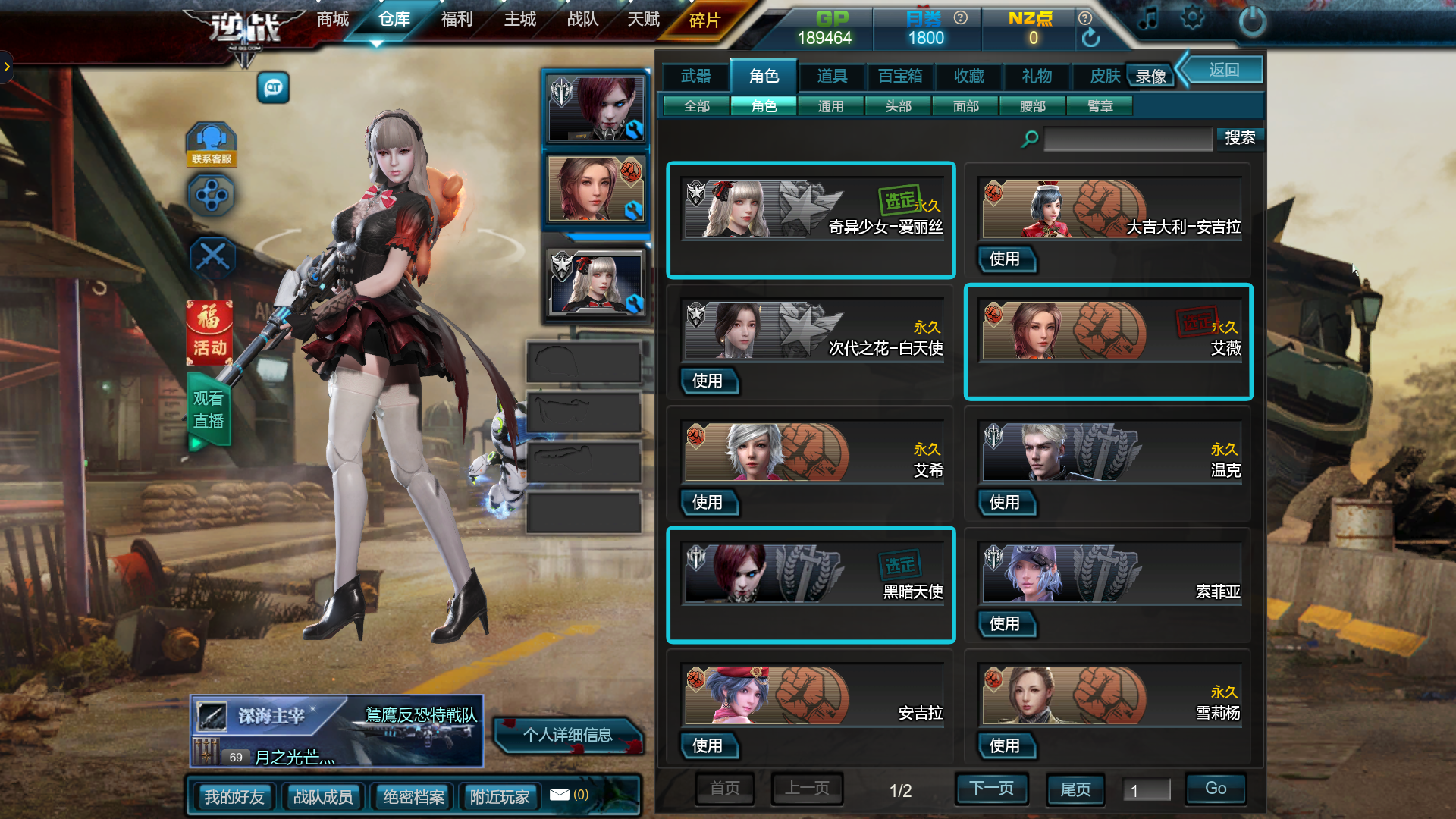Open the 战队 team menu
1456x819 pixels.
click(582, 19)
